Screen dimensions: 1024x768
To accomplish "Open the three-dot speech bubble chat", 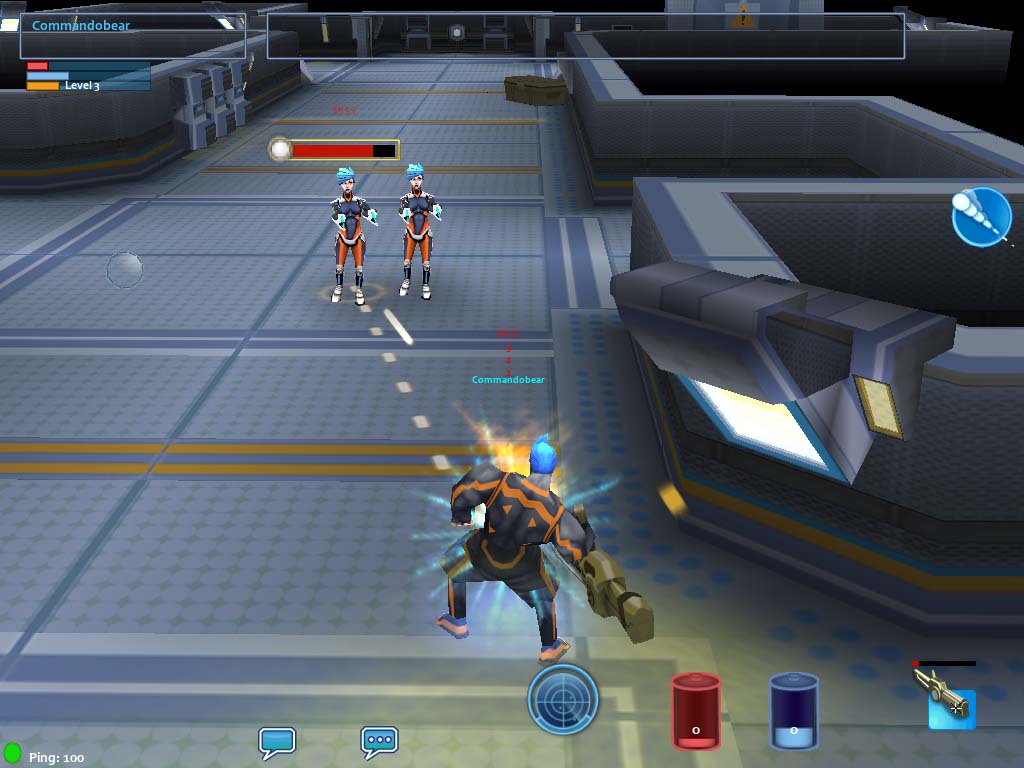I will click(379, 742).
